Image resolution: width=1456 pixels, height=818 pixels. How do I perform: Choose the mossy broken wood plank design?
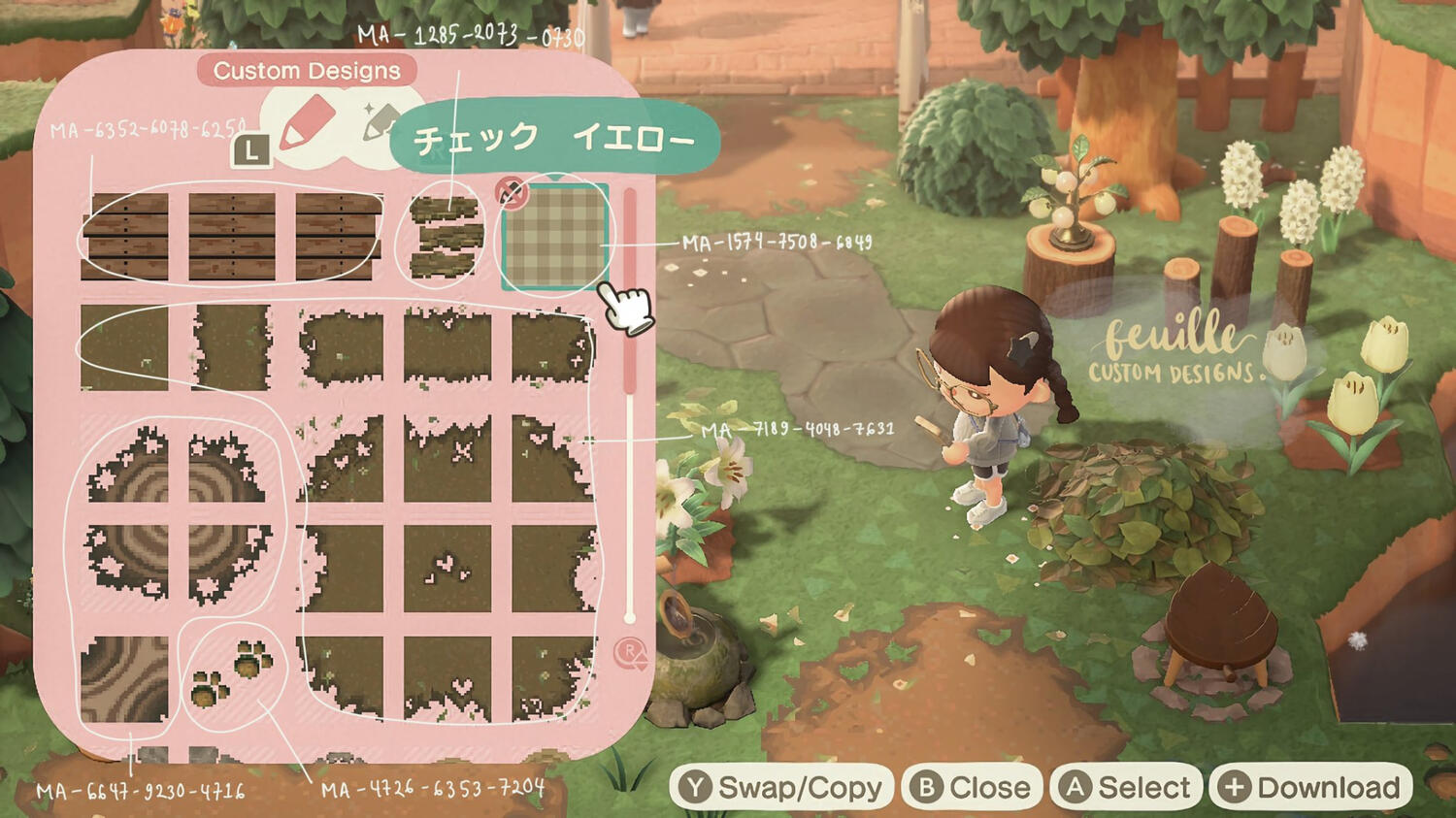point(447,238)
